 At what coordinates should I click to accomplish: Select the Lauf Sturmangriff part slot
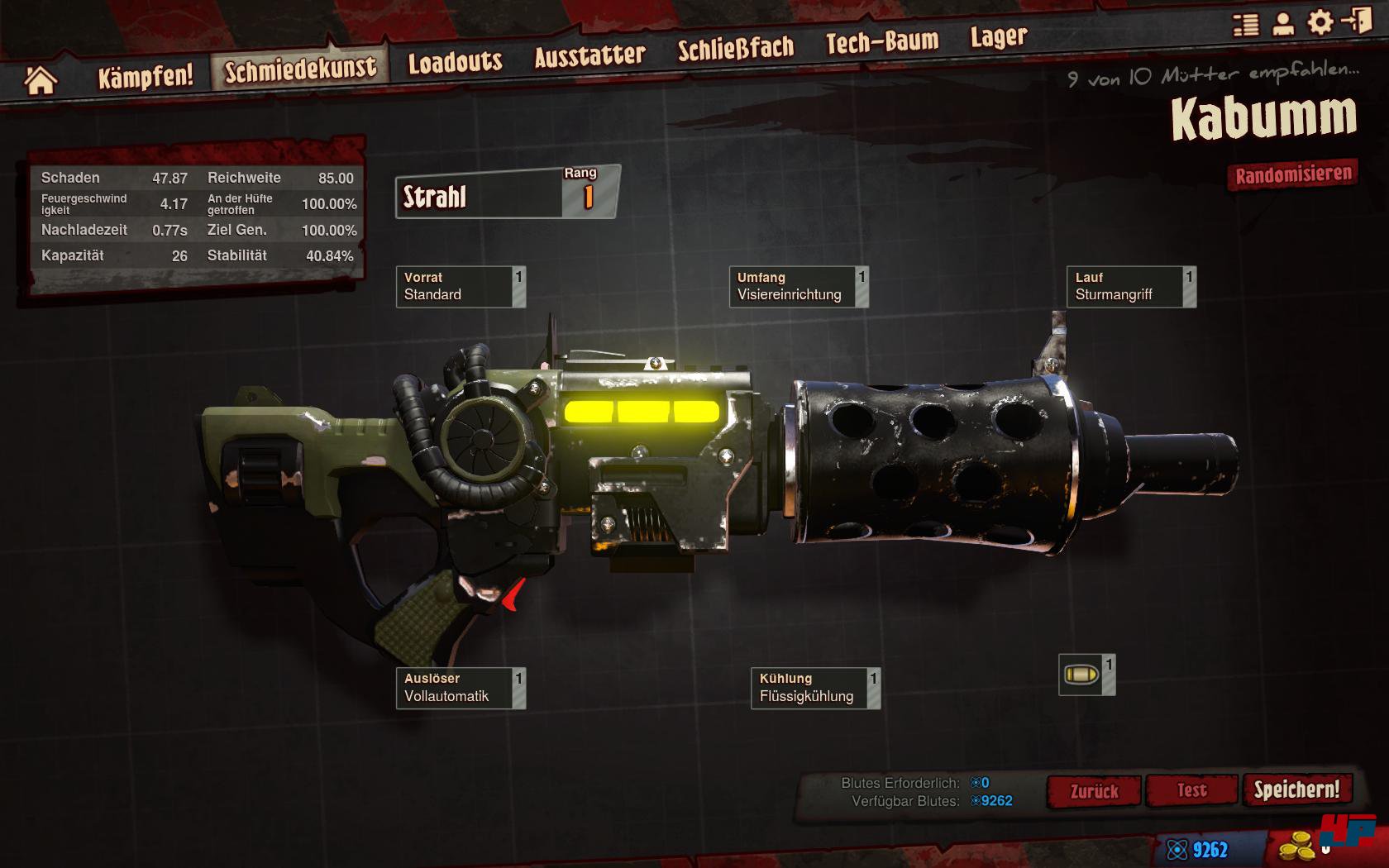(1130, 287)
